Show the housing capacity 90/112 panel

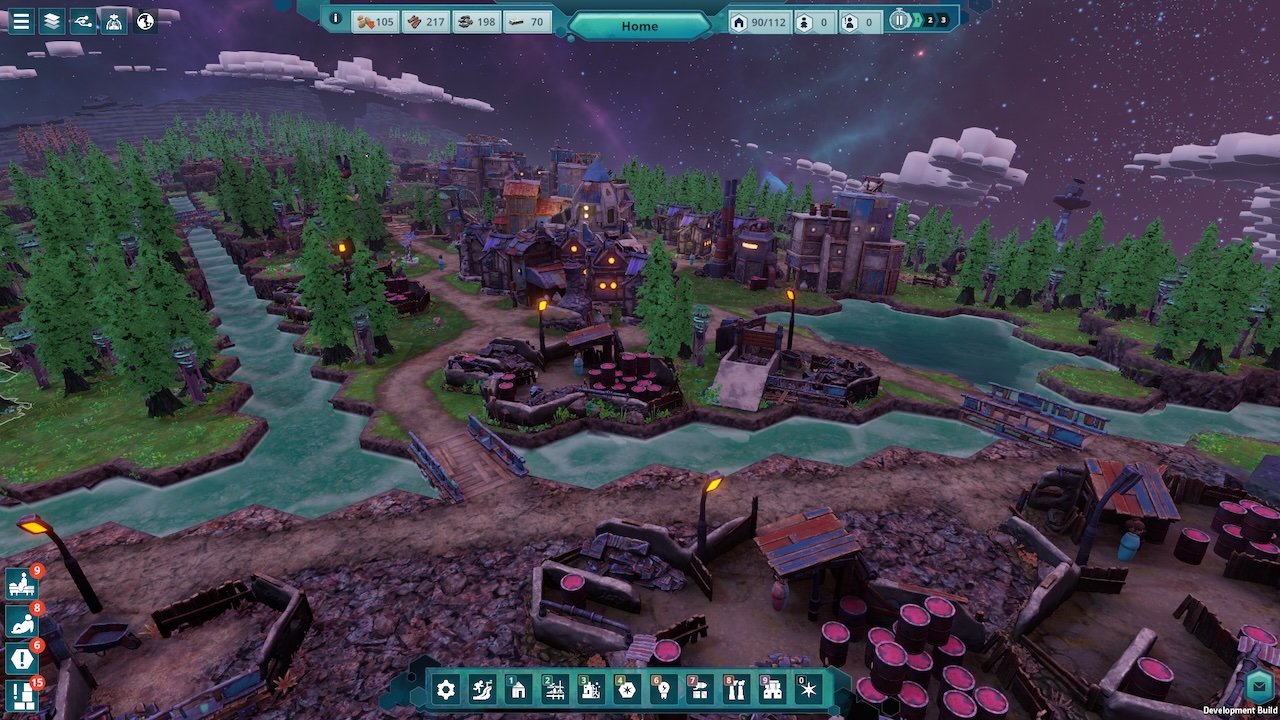[758, 21]
